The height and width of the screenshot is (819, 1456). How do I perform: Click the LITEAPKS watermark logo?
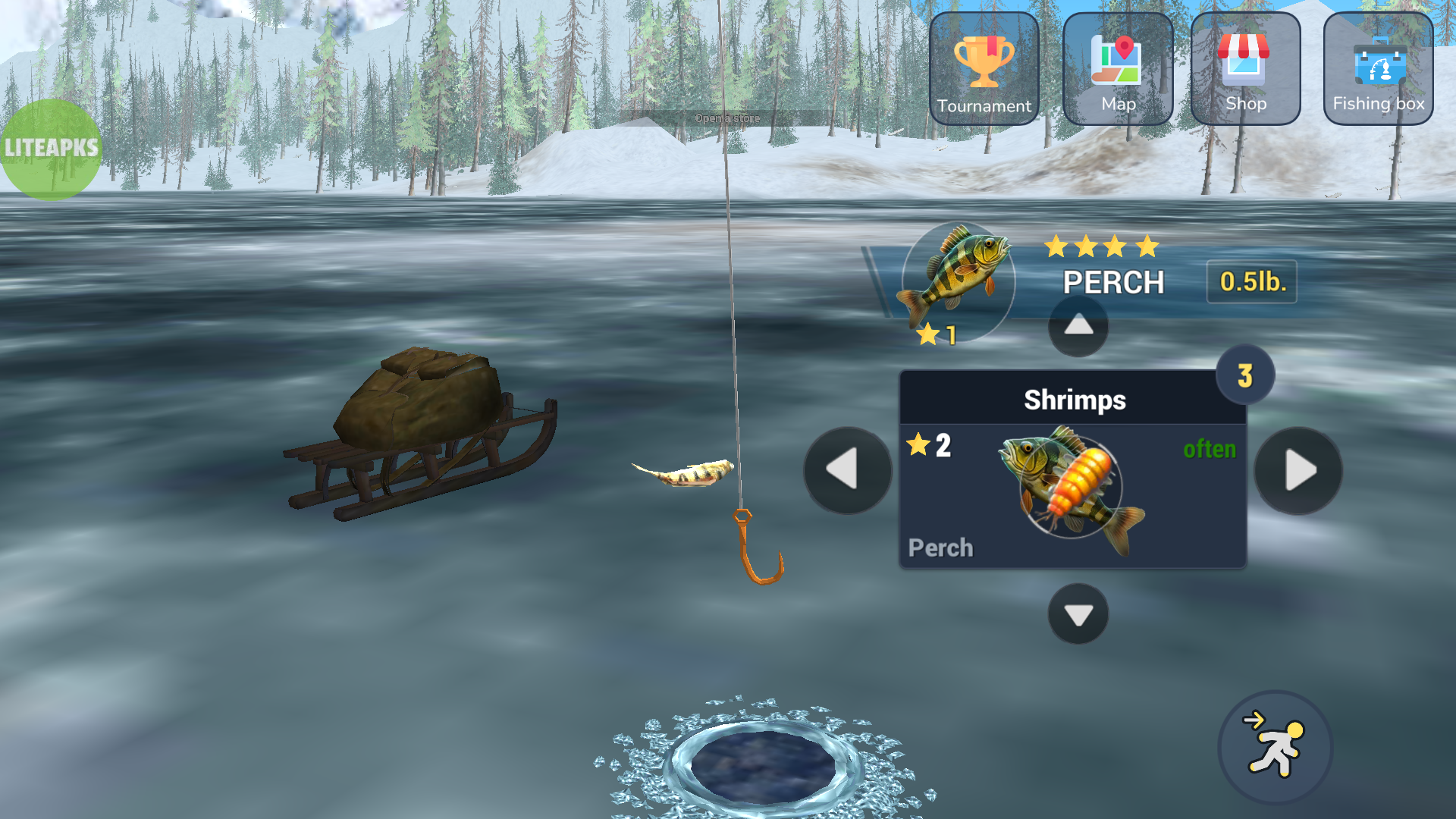(x=51, y=149)
